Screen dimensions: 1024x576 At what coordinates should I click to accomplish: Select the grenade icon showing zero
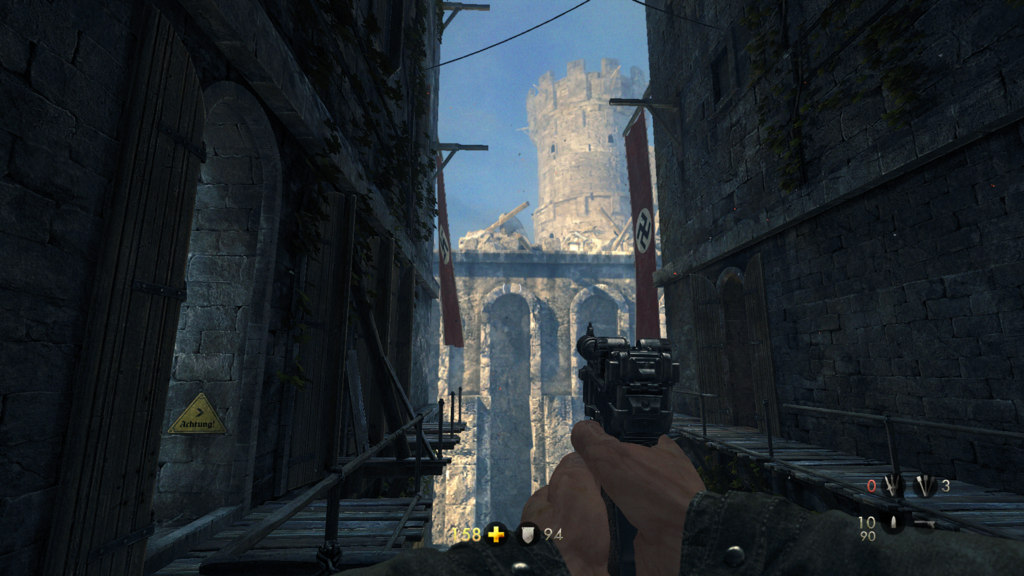click(x=891, y=486)
